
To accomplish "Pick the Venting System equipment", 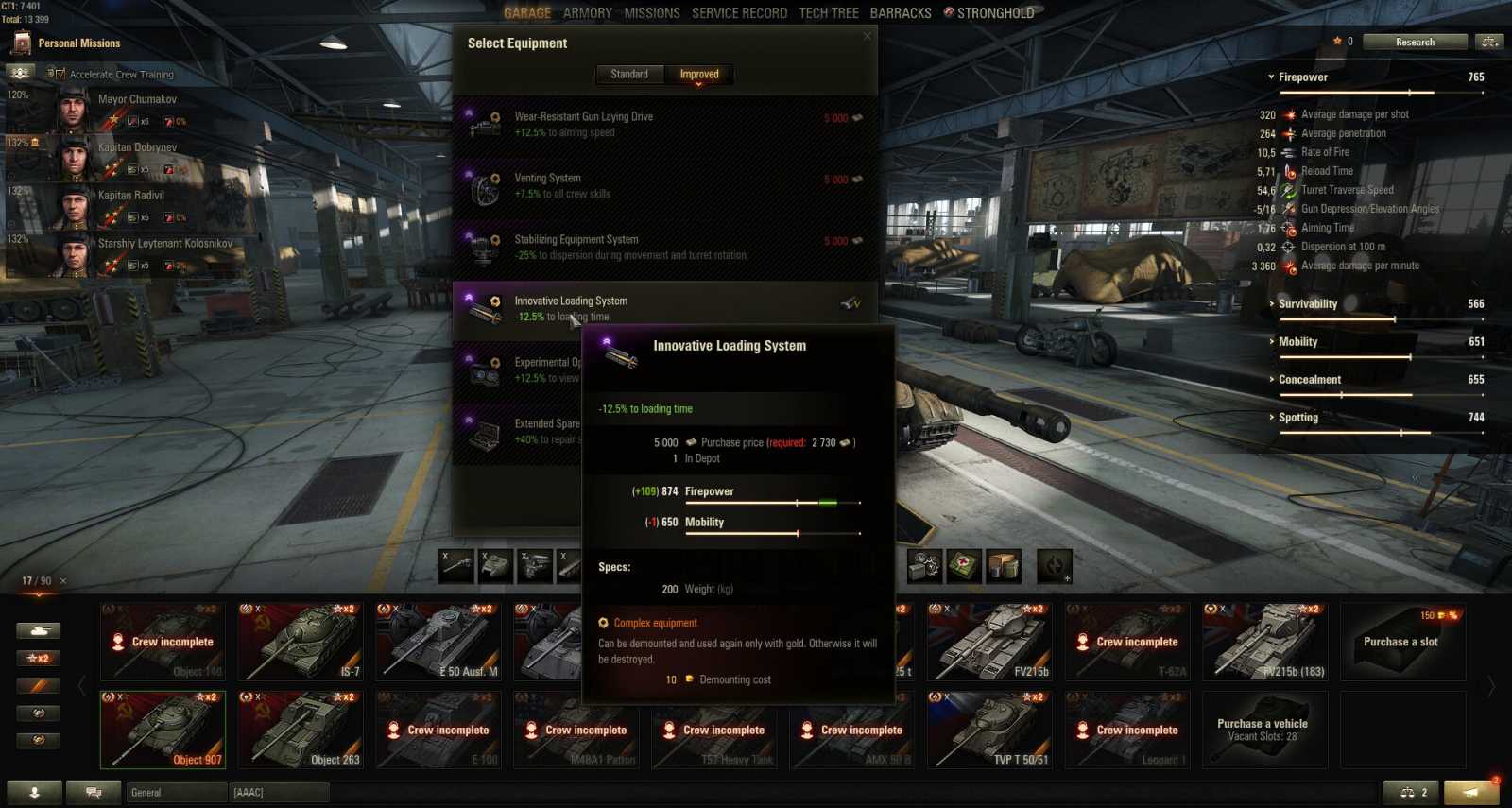I will coord(661,185).
